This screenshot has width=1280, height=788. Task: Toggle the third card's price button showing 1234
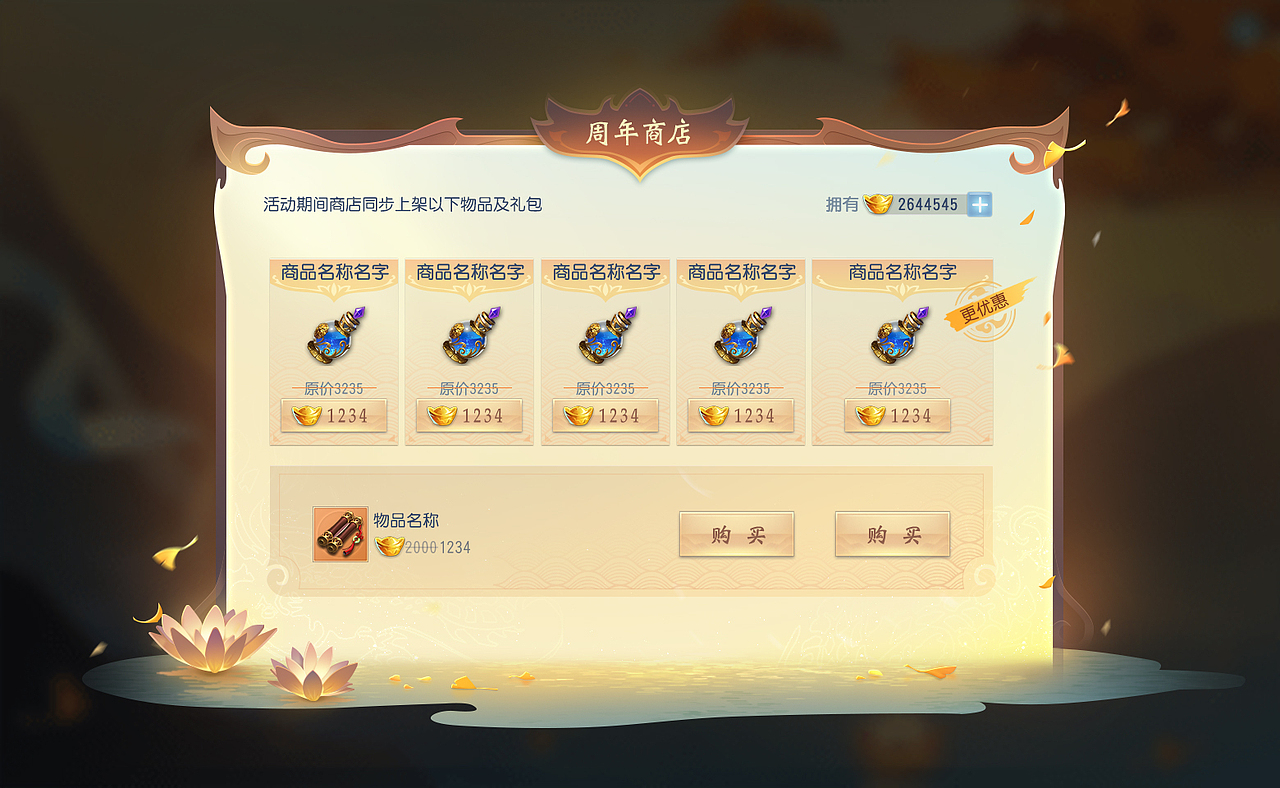pos(606,416)
